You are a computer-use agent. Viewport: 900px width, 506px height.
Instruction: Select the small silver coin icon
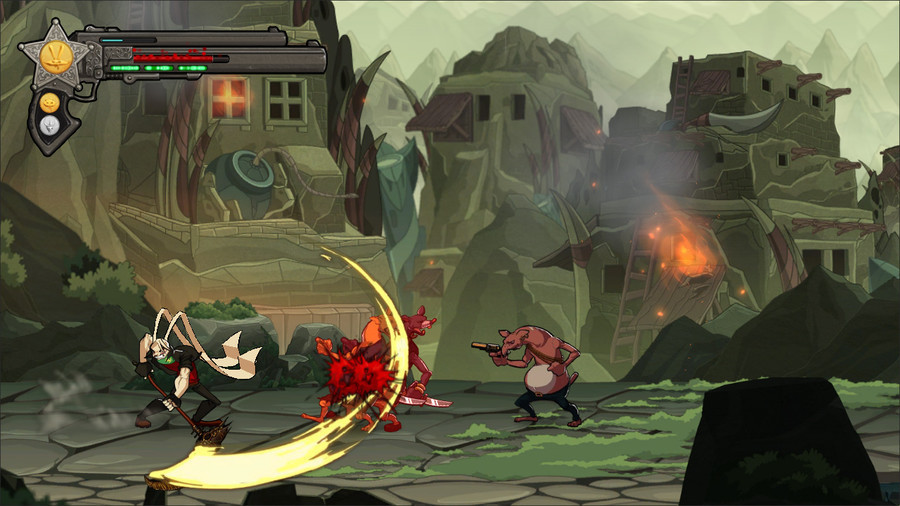(x=47, y=124)
